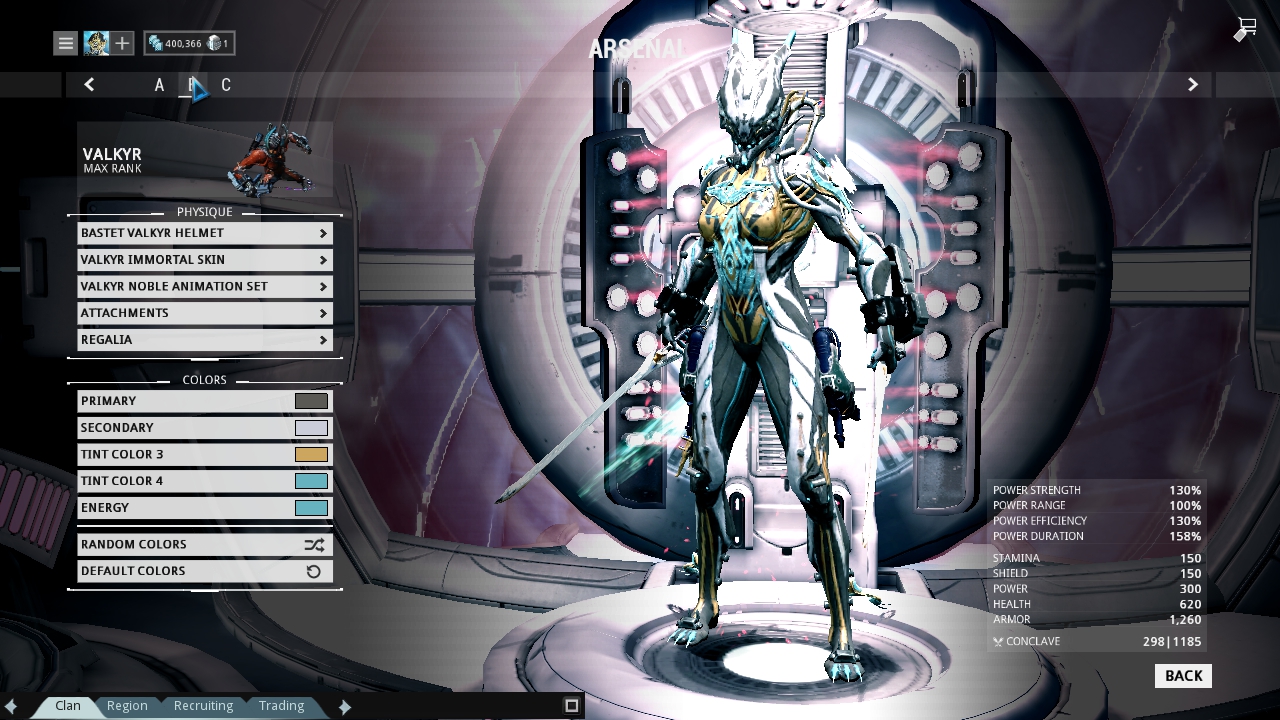Click the player avatar portrait icon

(x=95, y=43)
